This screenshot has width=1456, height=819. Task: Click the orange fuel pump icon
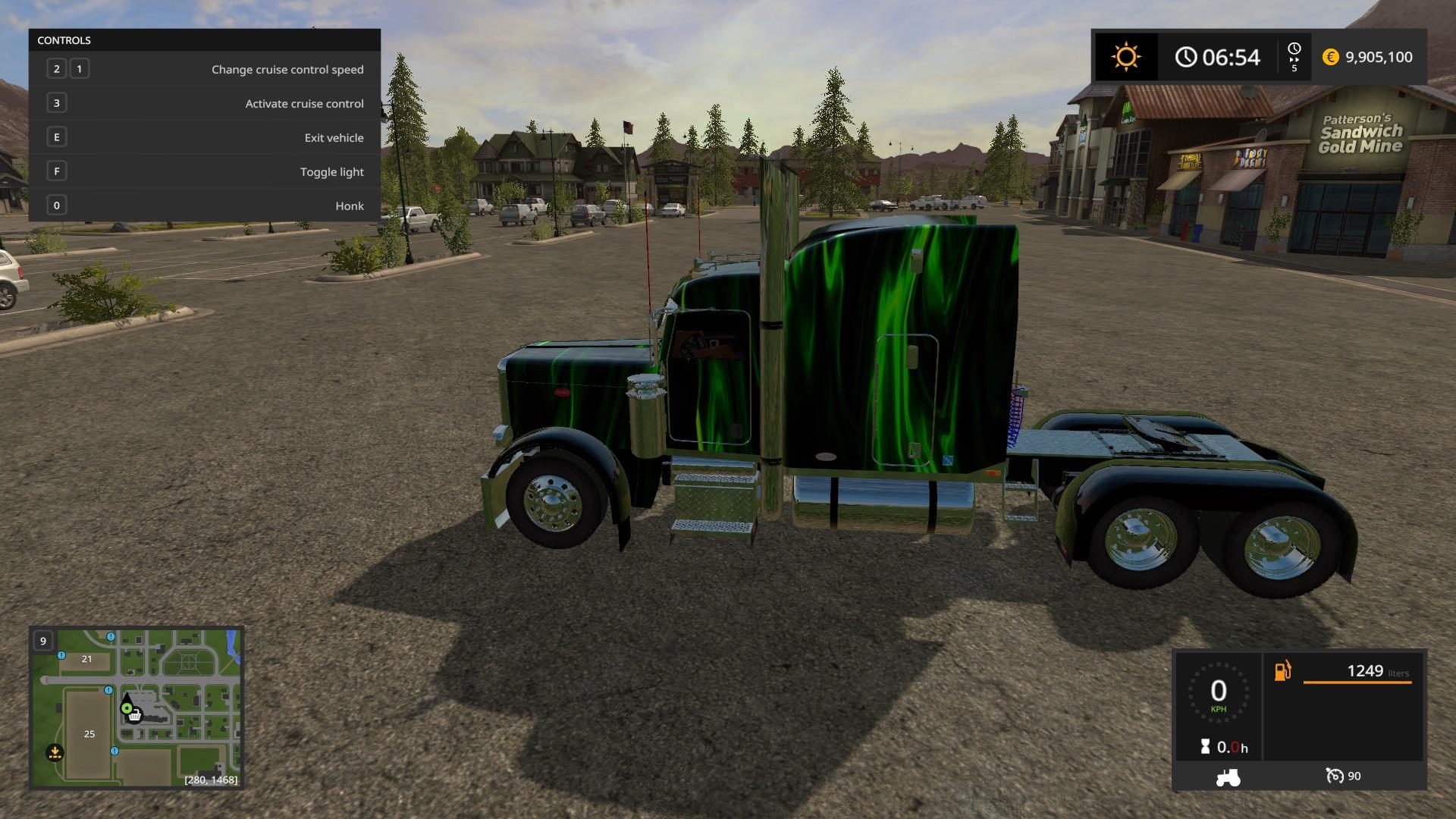(x=1282, y=671)
